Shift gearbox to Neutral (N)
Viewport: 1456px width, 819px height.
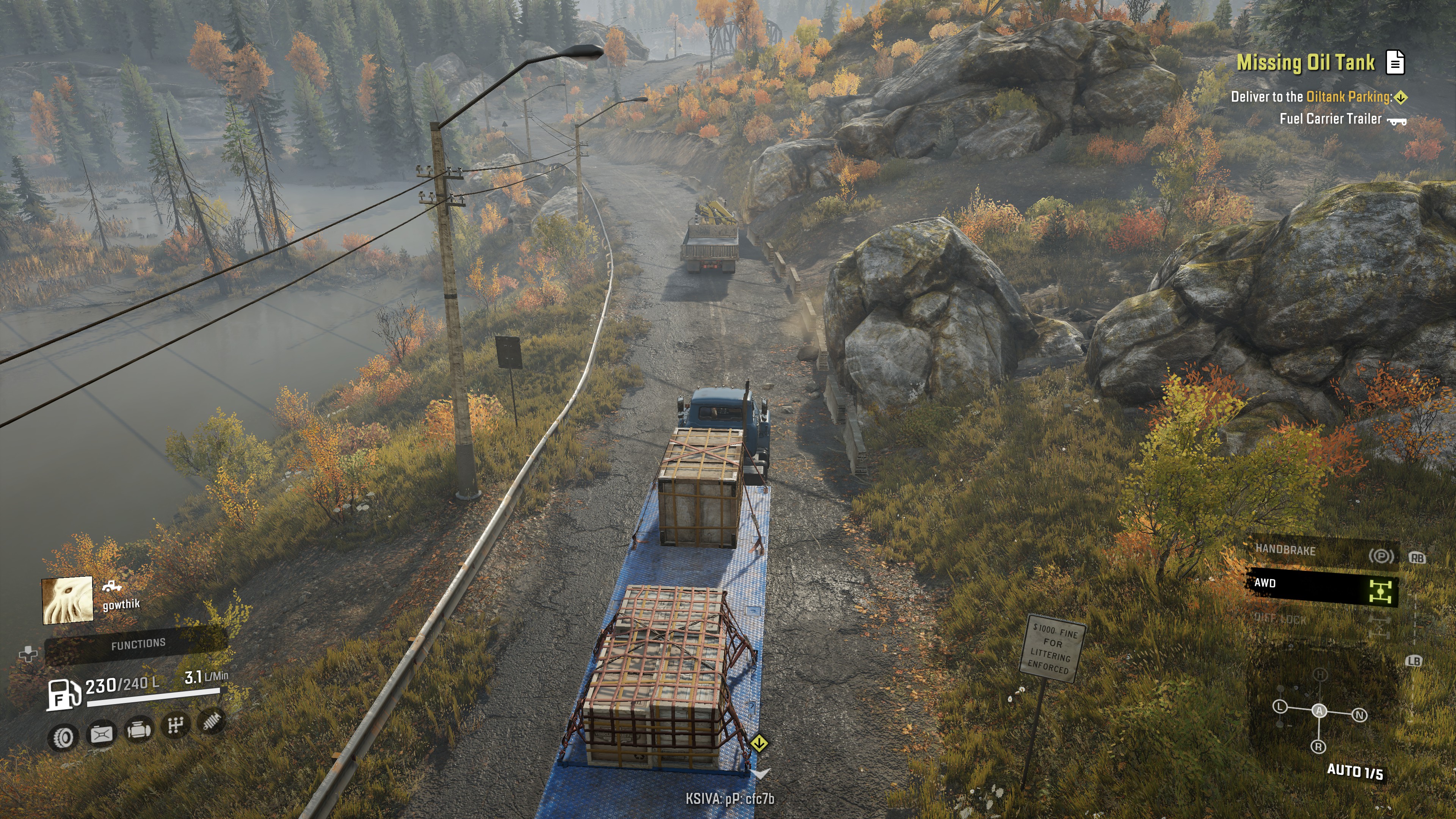(1359, 715)
